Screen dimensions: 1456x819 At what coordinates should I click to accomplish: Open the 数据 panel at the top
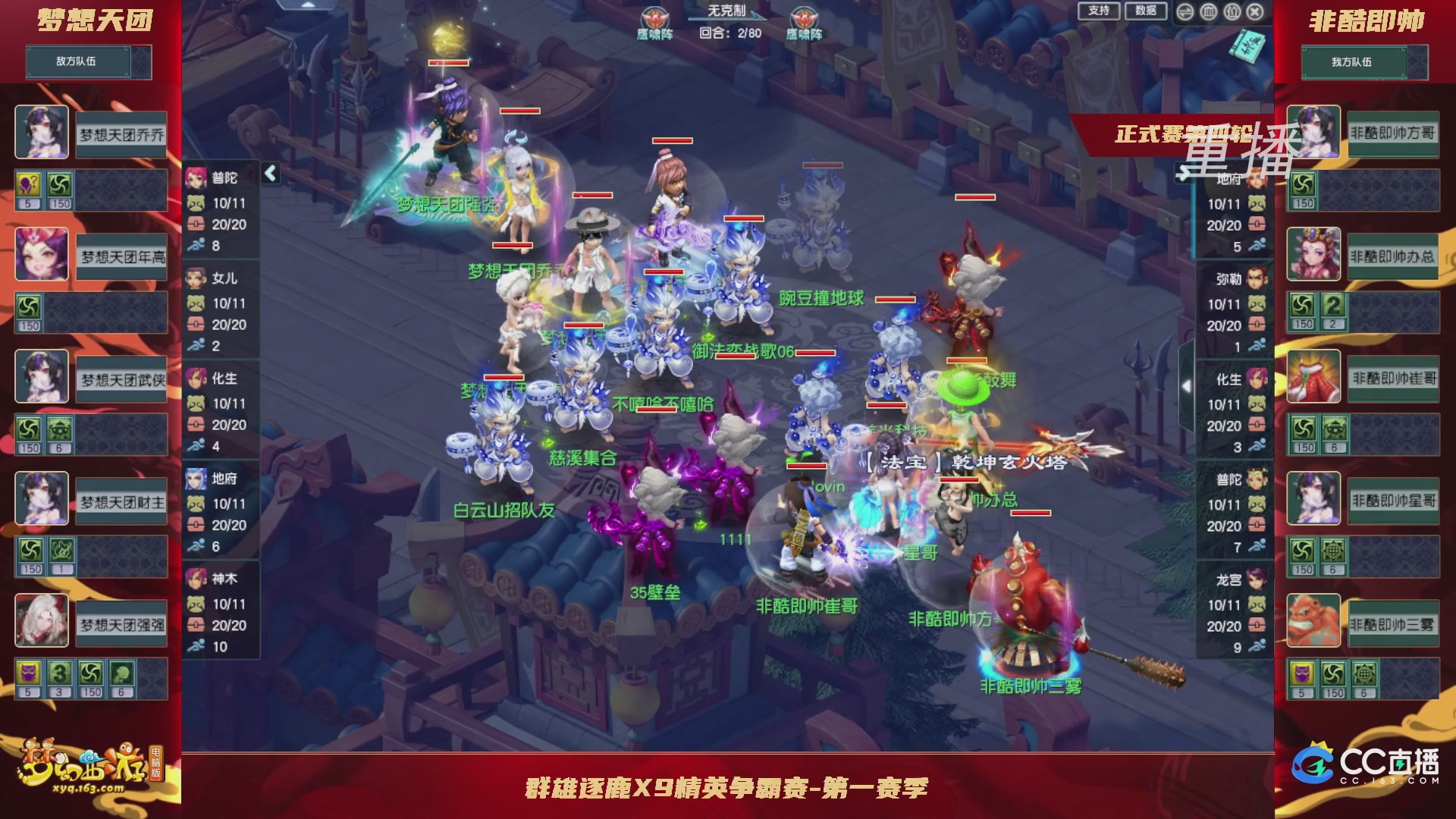click(x=1145, y=12)
